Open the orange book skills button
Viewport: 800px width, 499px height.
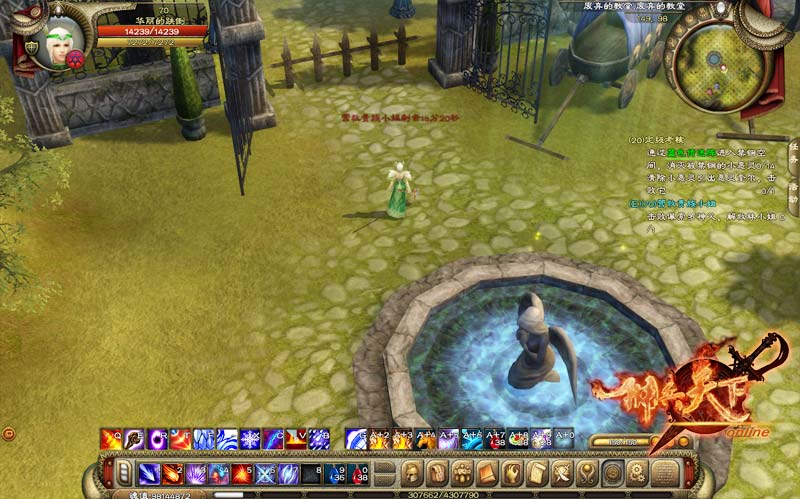(487, 472)
